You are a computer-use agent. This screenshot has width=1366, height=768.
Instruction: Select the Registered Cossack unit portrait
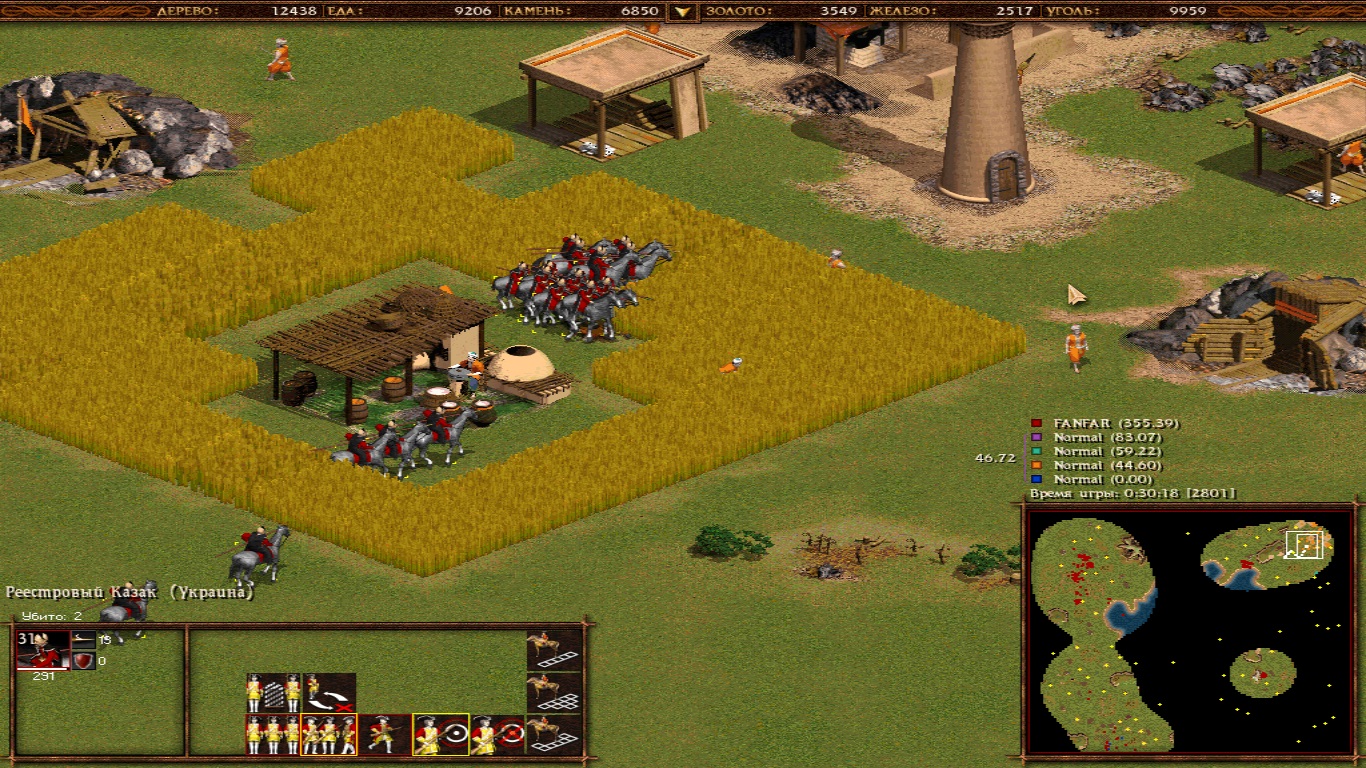(x=43, y=649)
